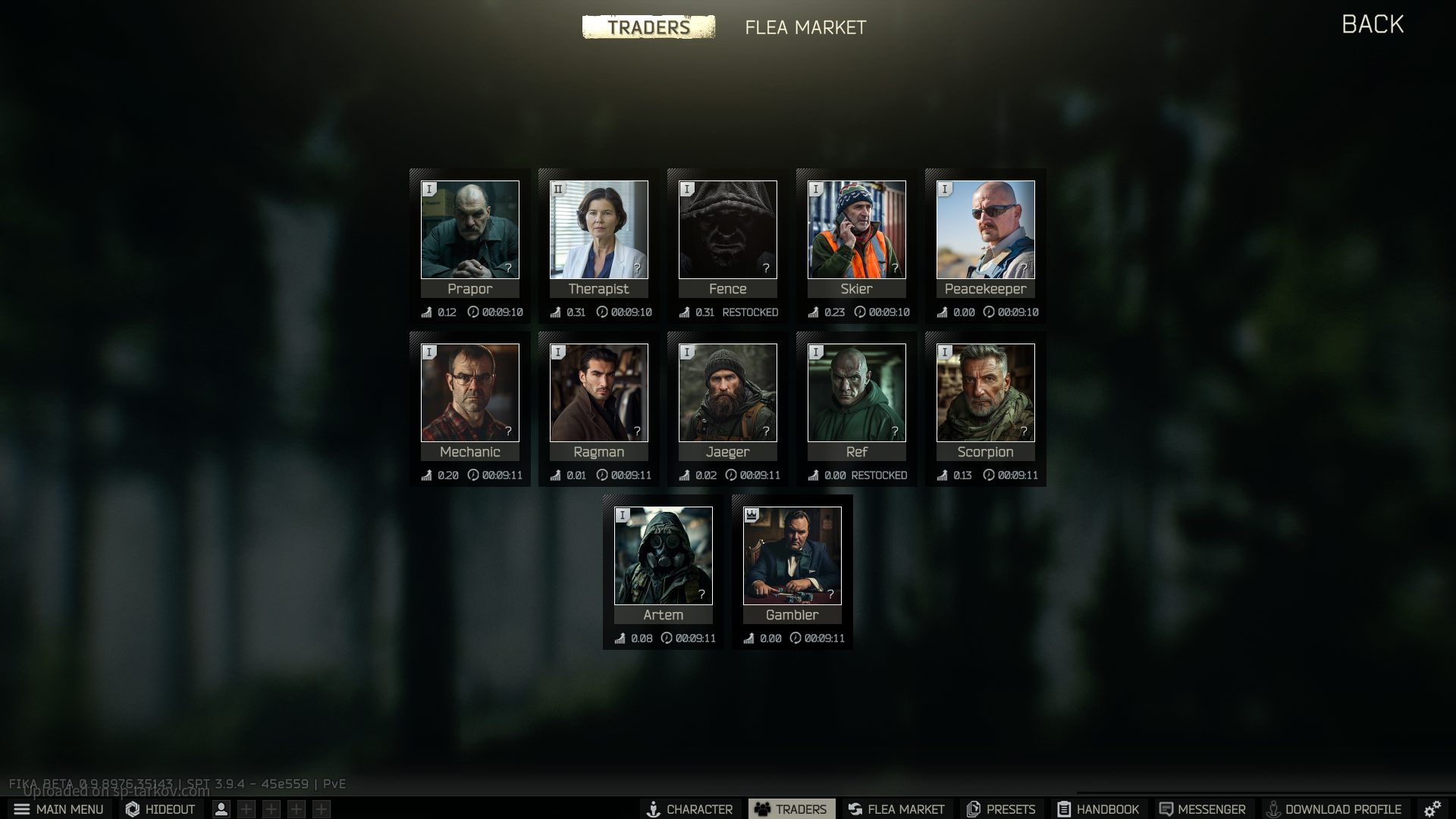The height and width of the screenshot is (819, 1456).
Task: Choose the Ragman trader
Action: coord(599,393)
